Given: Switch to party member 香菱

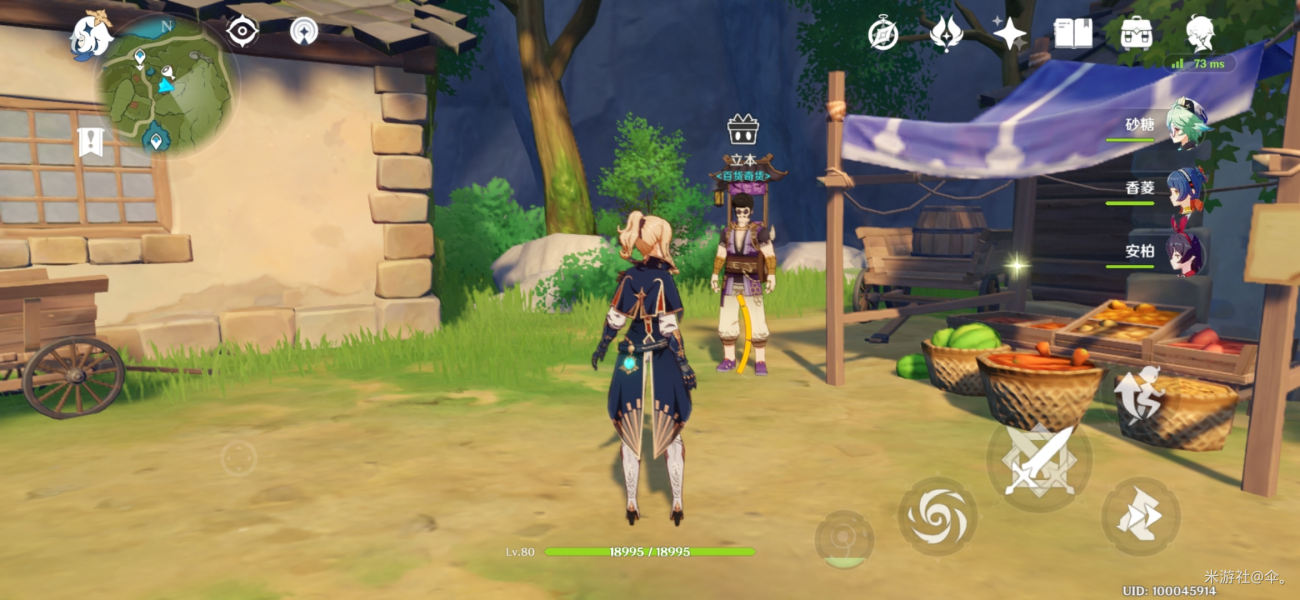Looking at the screenshot, I should [x=1186, y=187].
